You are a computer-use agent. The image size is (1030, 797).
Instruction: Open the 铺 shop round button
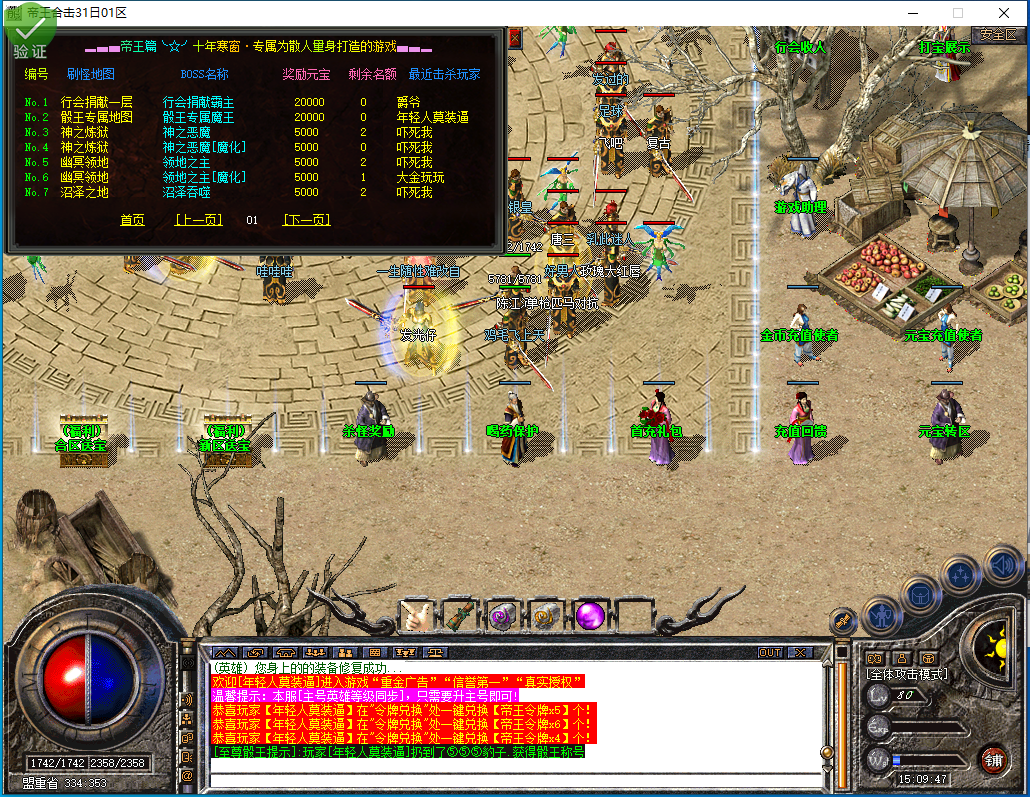(993, 758)
